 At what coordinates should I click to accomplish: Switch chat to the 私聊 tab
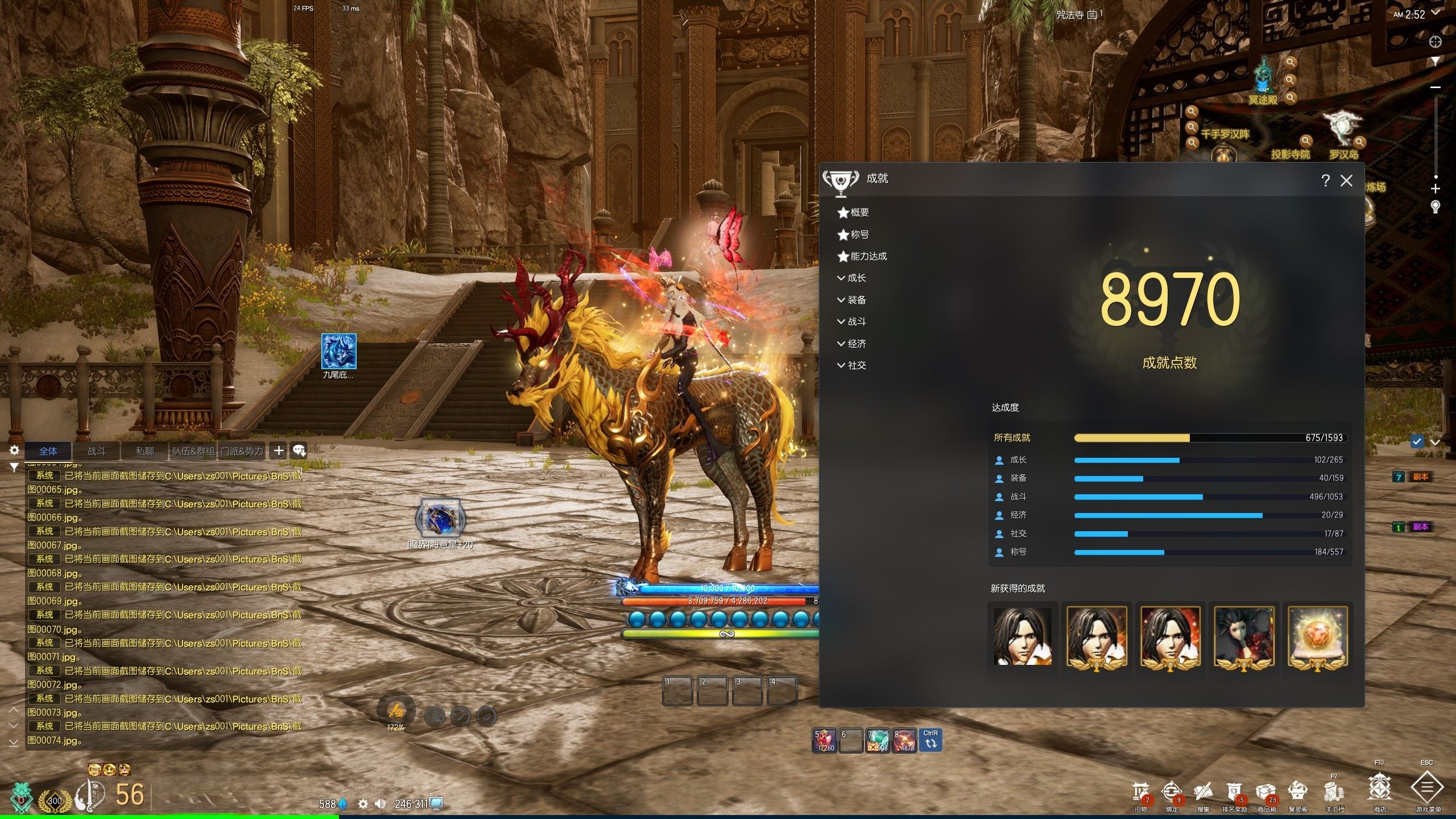(x=145, y=451)
